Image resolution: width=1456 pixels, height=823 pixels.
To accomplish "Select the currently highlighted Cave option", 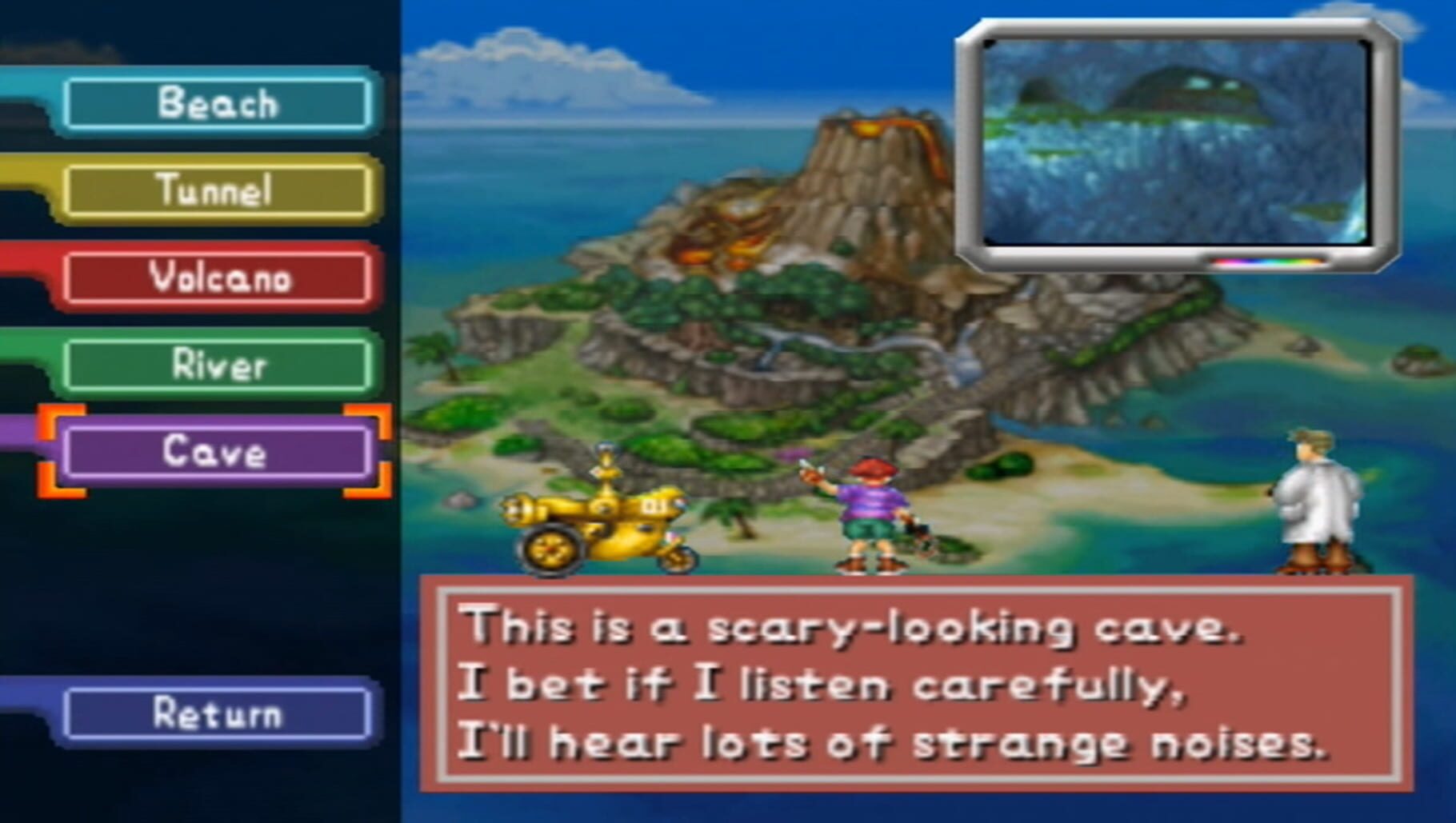I will [216, 455].
